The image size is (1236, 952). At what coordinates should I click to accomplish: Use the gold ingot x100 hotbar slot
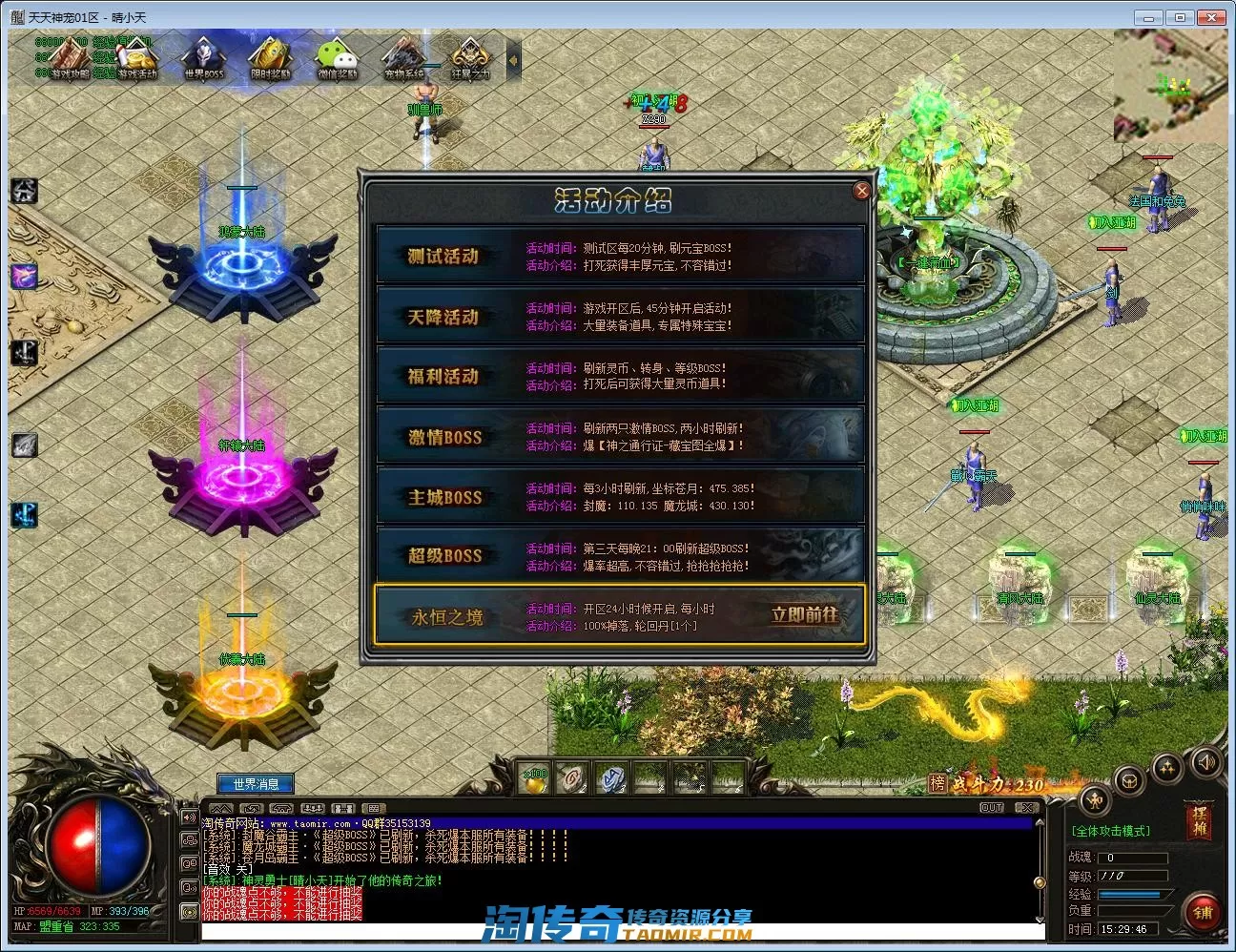point(536,779)
